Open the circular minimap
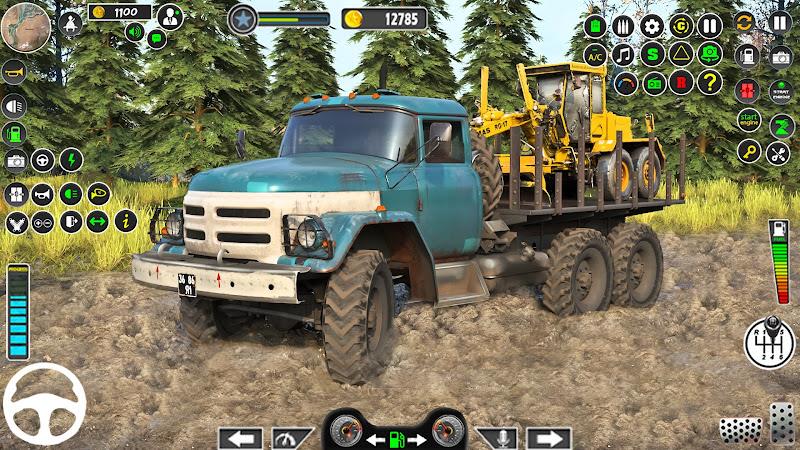 pos(25,25)
